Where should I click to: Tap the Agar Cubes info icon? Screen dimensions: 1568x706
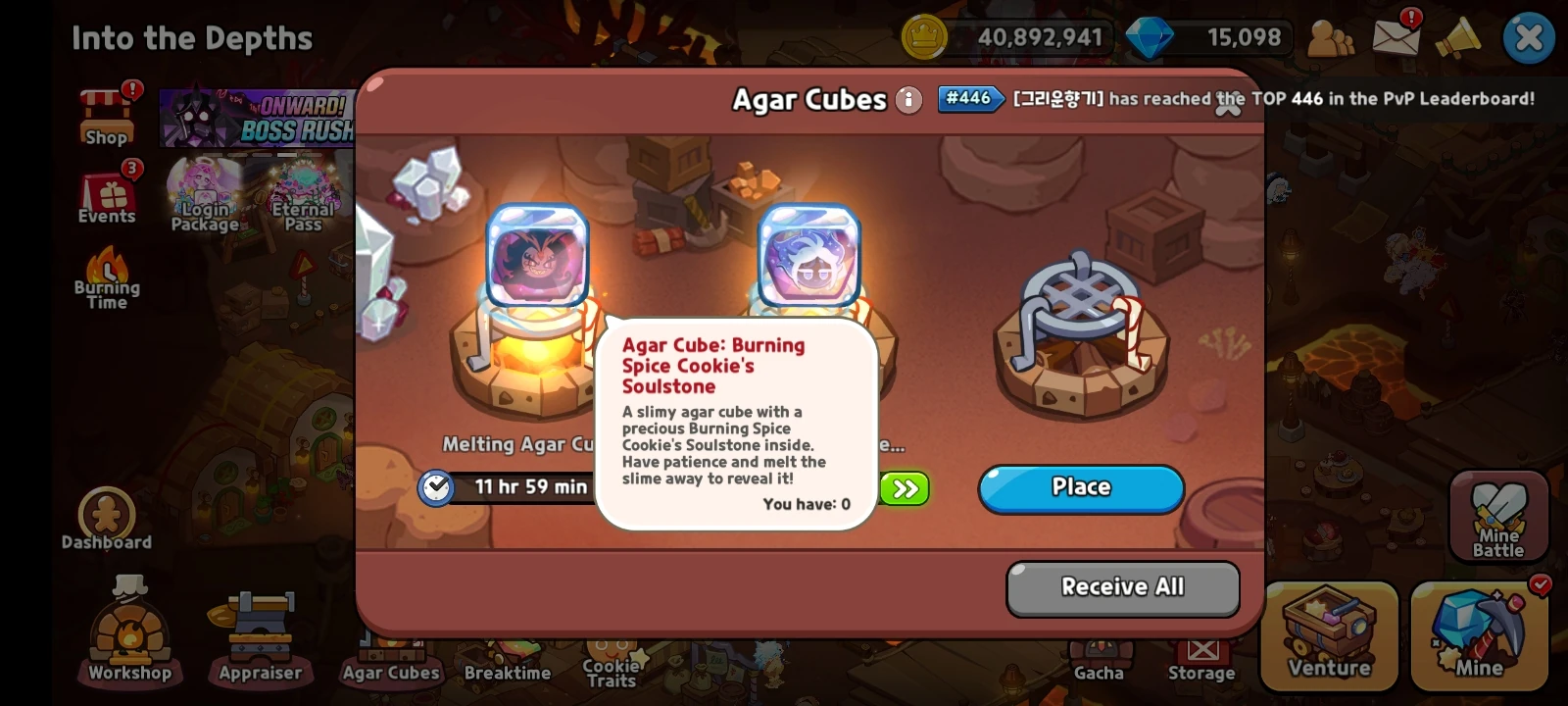click(909, 99)
